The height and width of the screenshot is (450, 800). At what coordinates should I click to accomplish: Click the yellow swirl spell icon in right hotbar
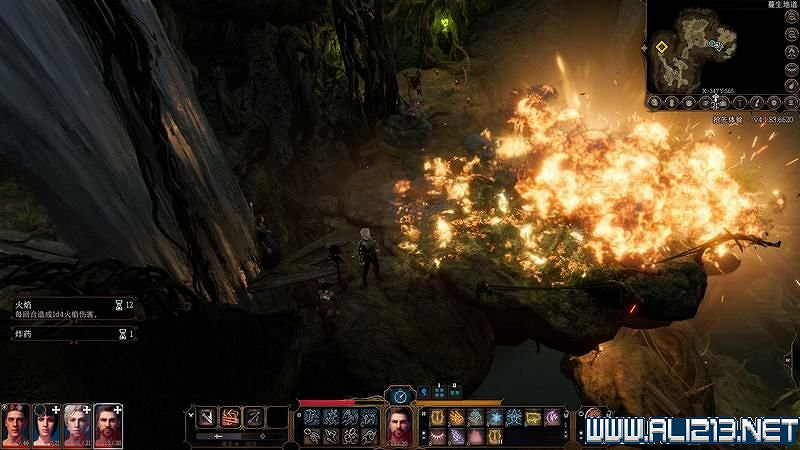tap(533, 417)
